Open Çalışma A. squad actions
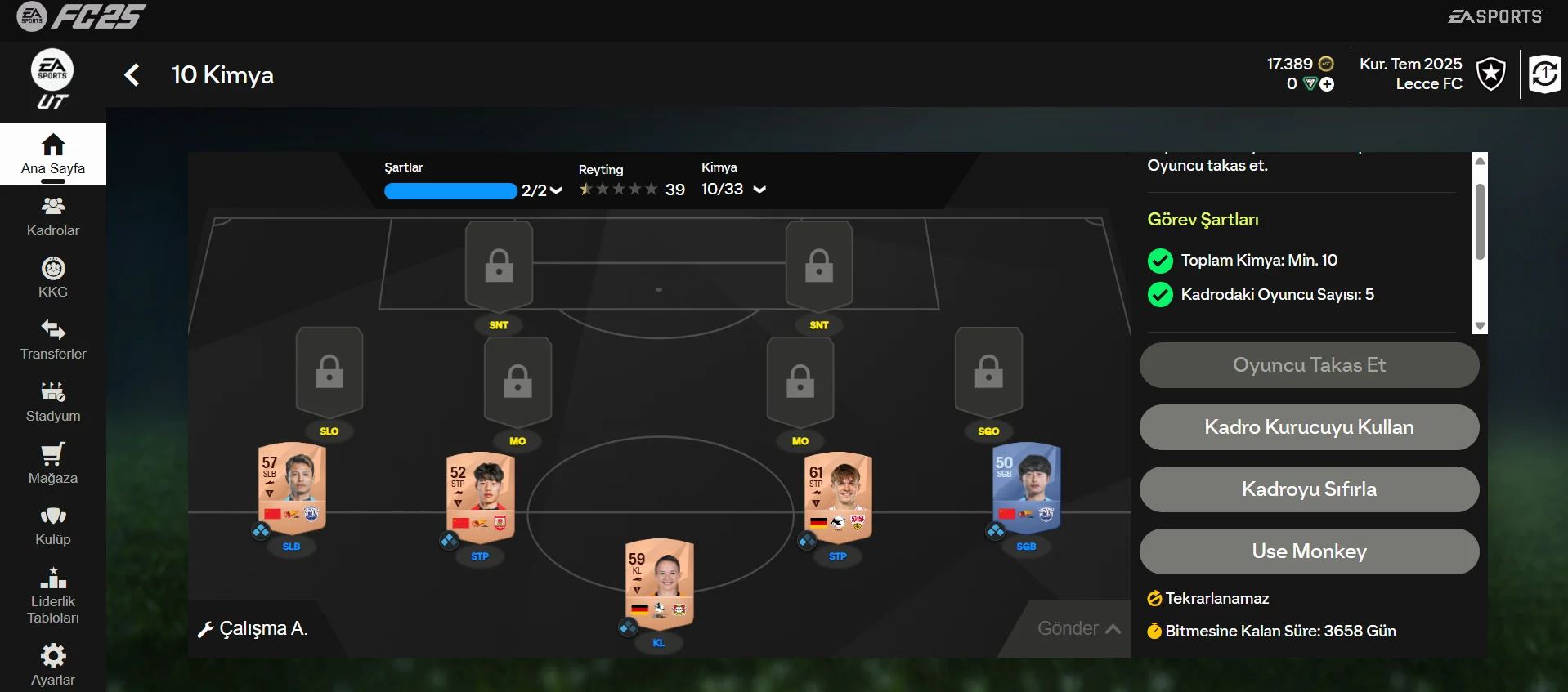This screenshot has height=692, width=1568. [253, 628]
